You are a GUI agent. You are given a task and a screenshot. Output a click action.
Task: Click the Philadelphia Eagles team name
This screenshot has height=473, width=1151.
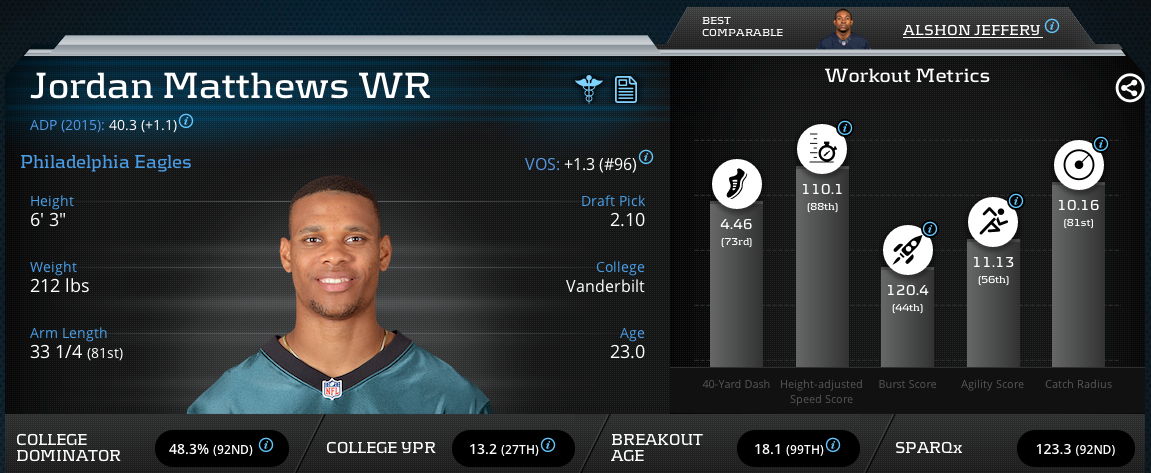[106, 161]
